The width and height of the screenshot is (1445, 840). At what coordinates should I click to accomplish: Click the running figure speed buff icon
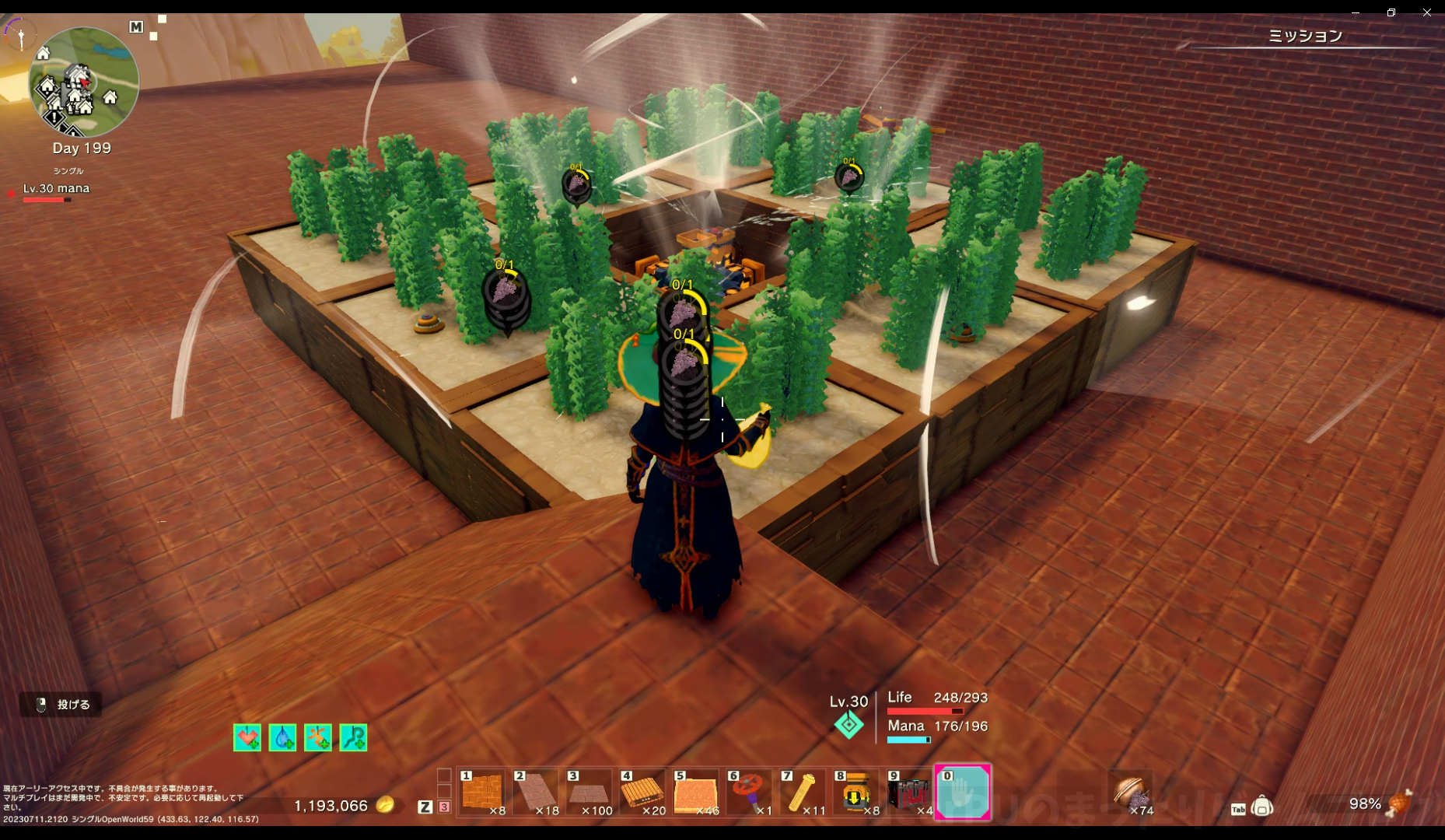[x=318, y=737]
